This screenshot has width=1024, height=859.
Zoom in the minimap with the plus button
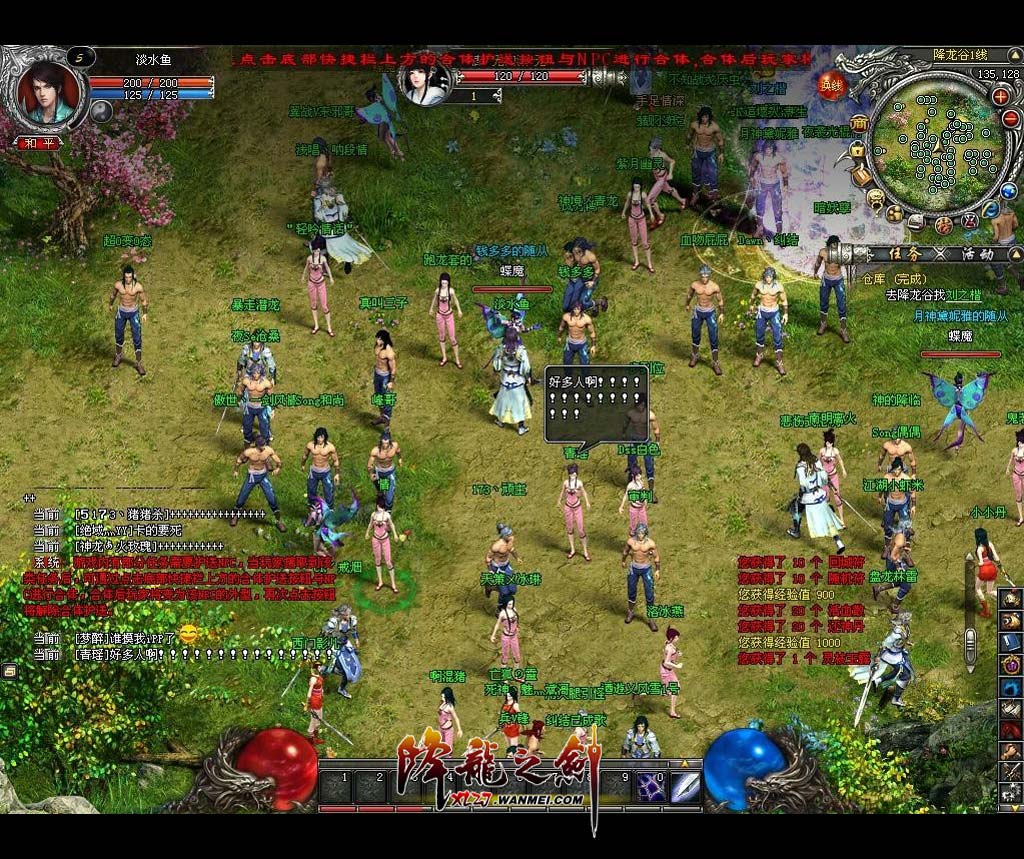pyautogui.click(x=1000, y=96)
